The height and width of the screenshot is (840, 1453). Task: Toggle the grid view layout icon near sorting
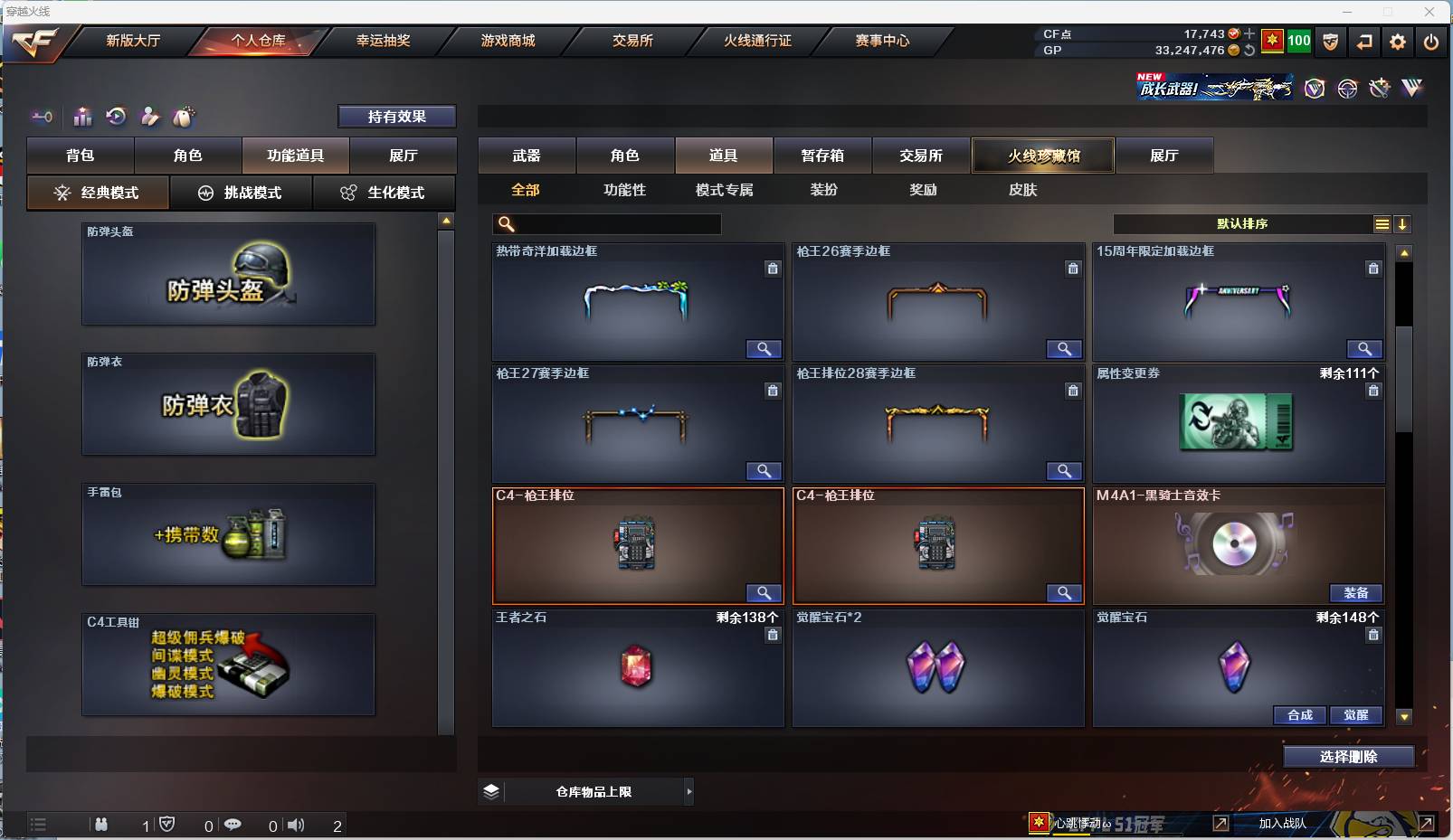pos(1382,223)
